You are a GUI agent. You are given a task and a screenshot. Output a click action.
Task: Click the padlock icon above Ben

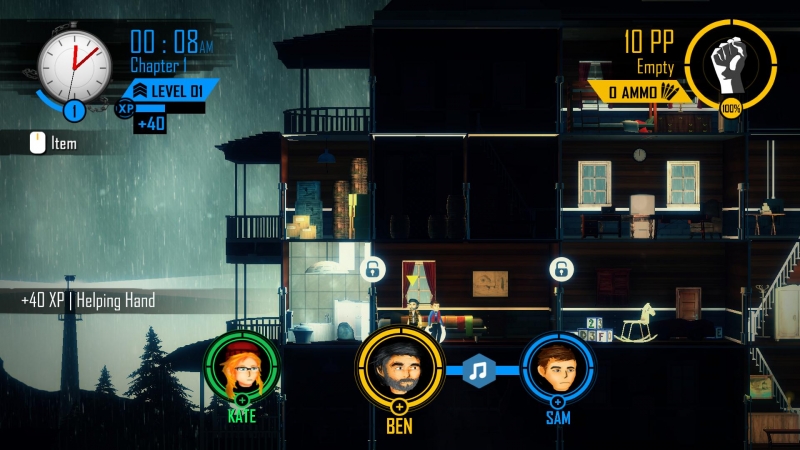[372, 269]
